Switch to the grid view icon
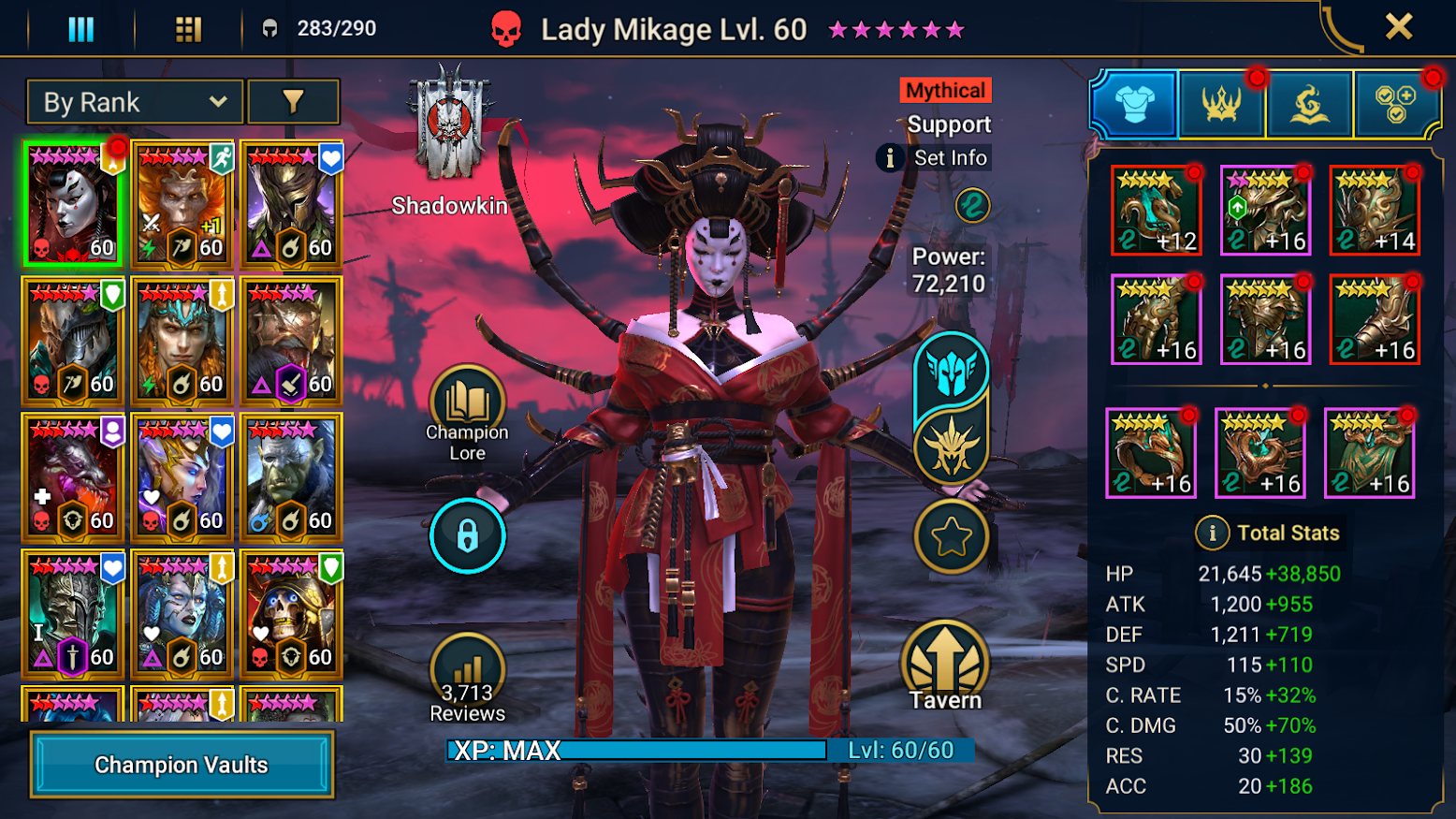Screen dimensions: 1456x819 188,30
